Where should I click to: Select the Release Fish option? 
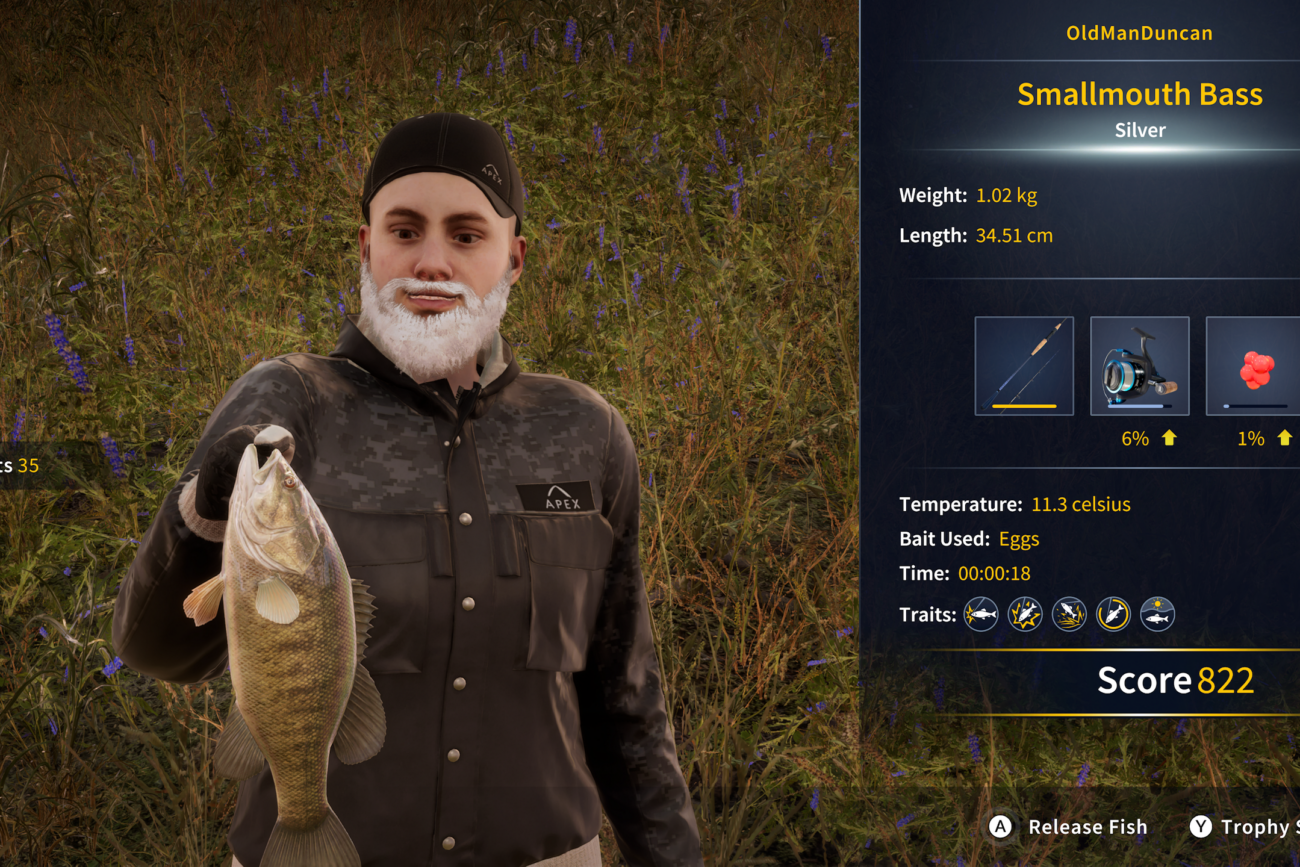(x=1068, y=827)
